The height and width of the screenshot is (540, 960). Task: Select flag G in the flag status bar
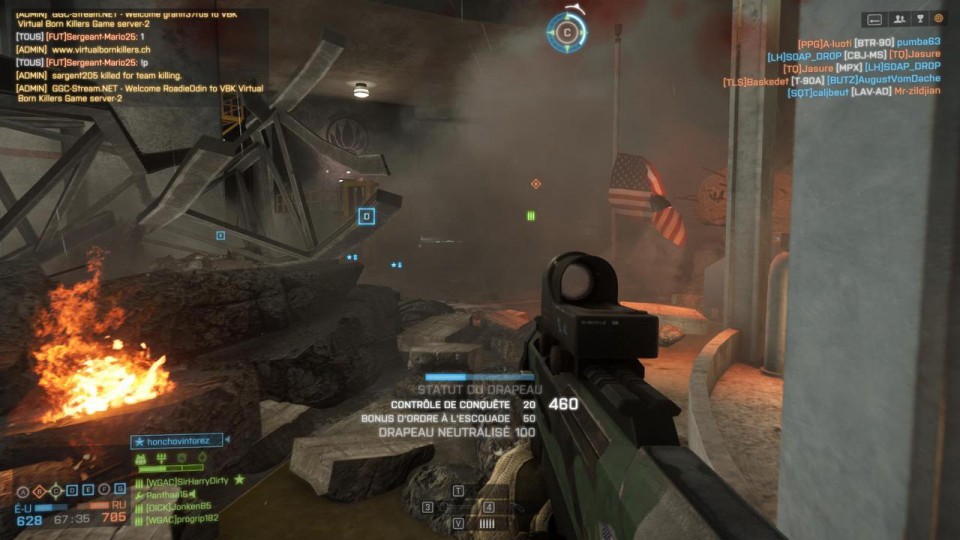(x=119, y=491)
